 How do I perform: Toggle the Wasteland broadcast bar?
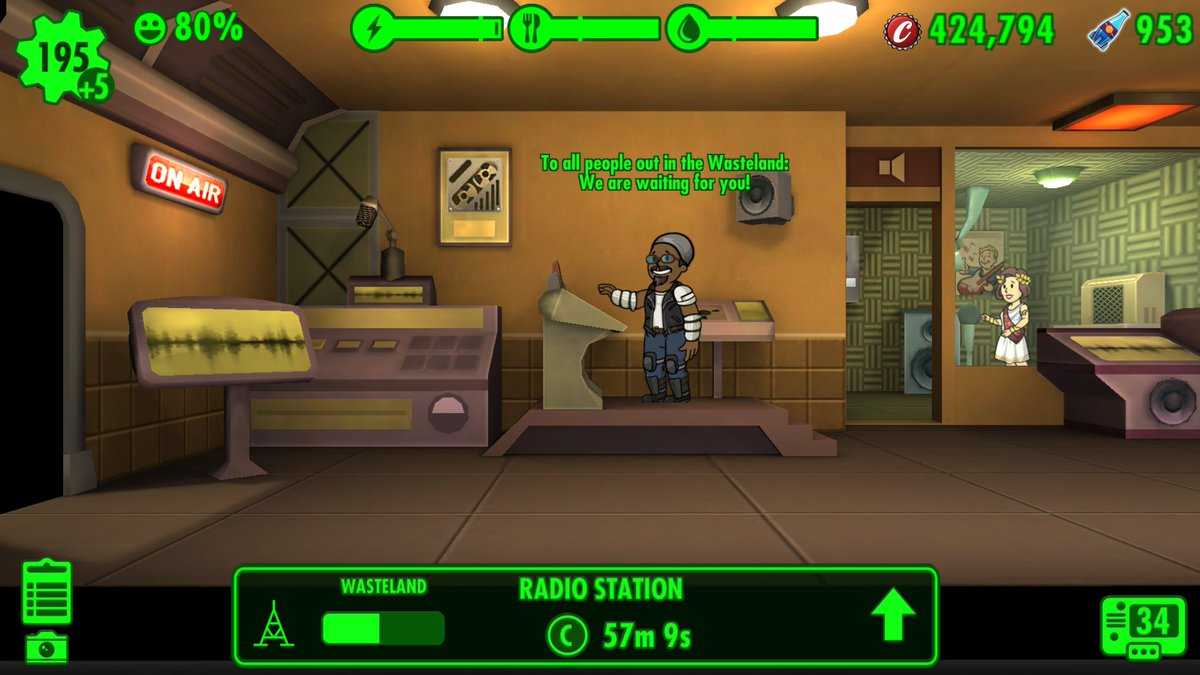pyautogui.click(x=382, y=628)
